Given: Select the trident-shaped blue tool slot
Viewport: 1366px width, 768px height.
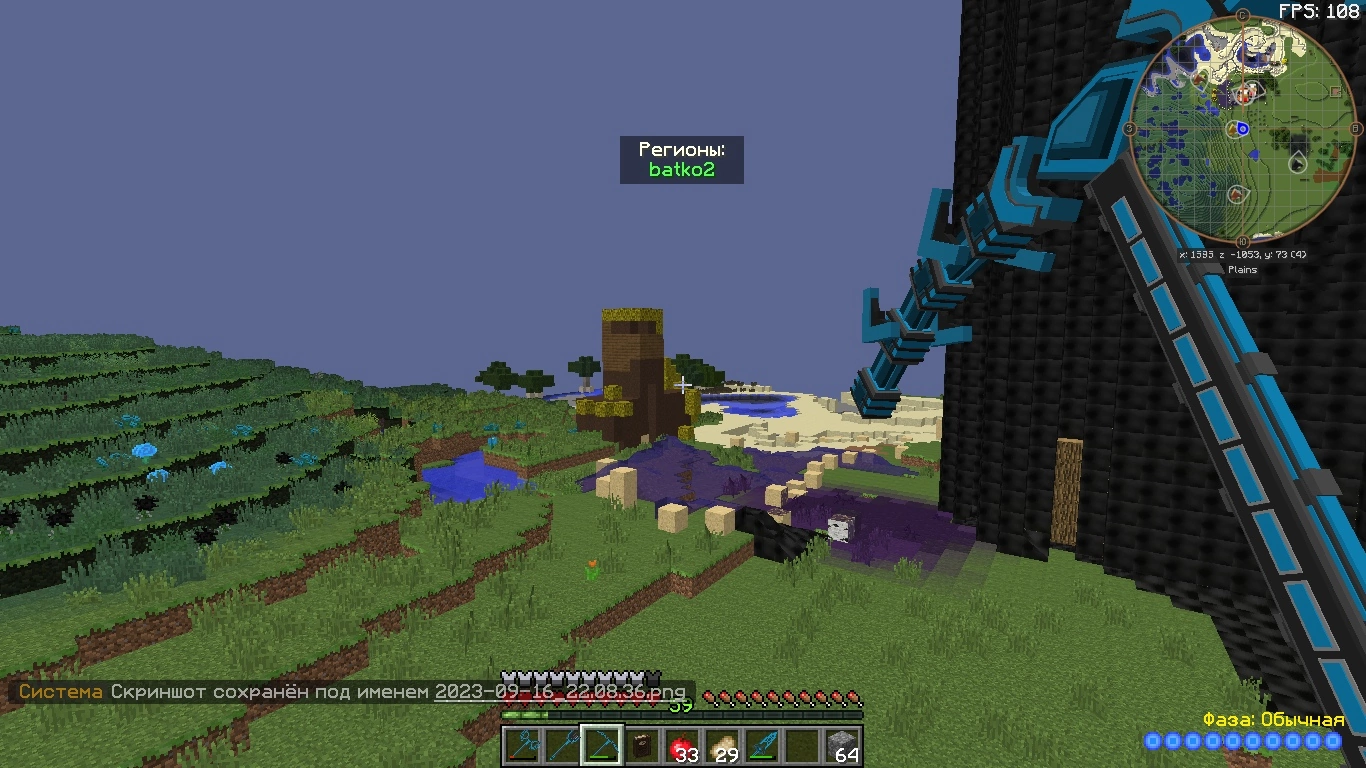Looking at the screenshot, I should click(562, 746).
